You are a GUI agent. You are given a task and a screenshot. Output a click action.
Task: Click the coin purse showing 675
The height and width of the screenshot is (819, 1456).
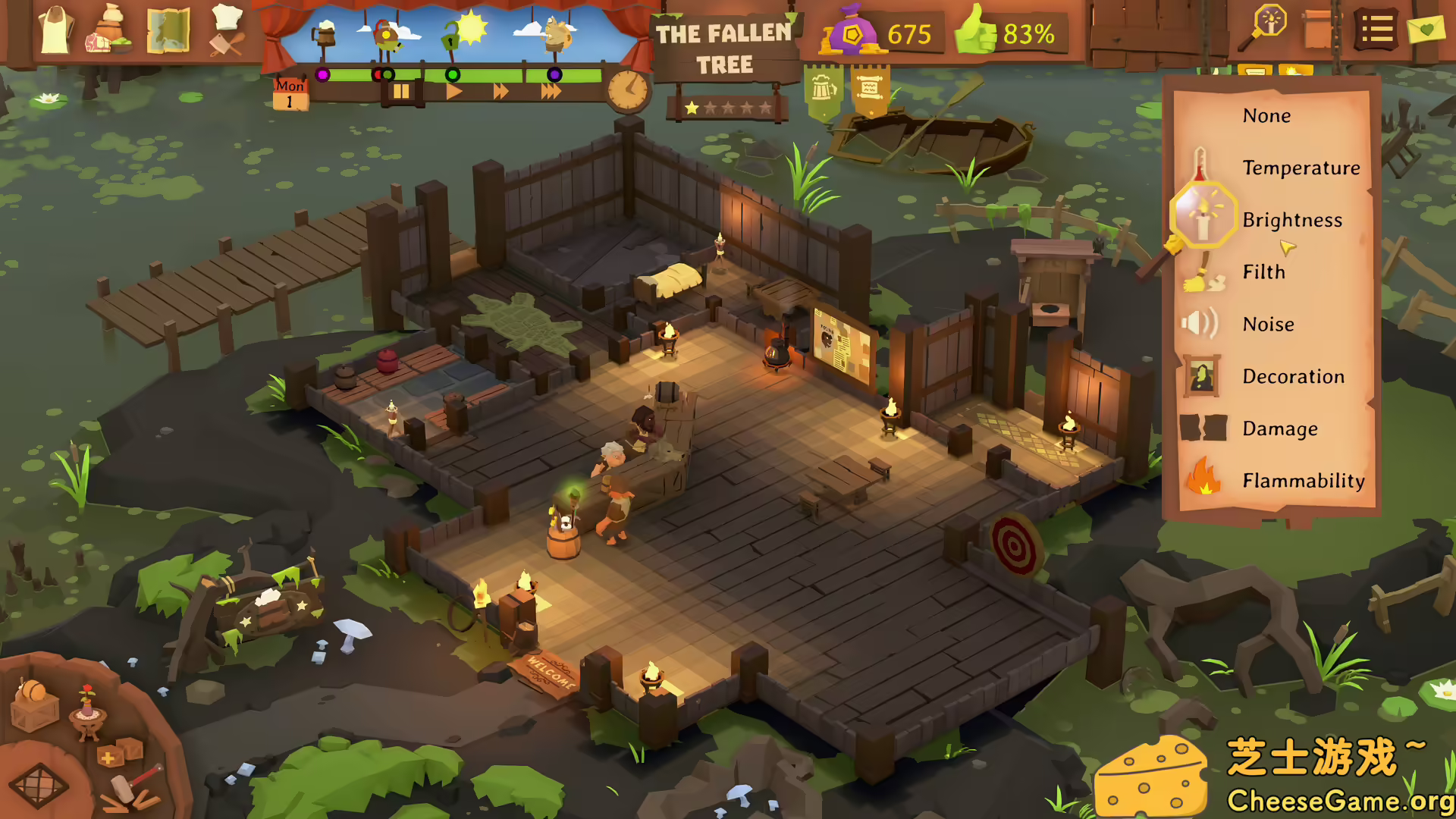(x=855, y=34)
